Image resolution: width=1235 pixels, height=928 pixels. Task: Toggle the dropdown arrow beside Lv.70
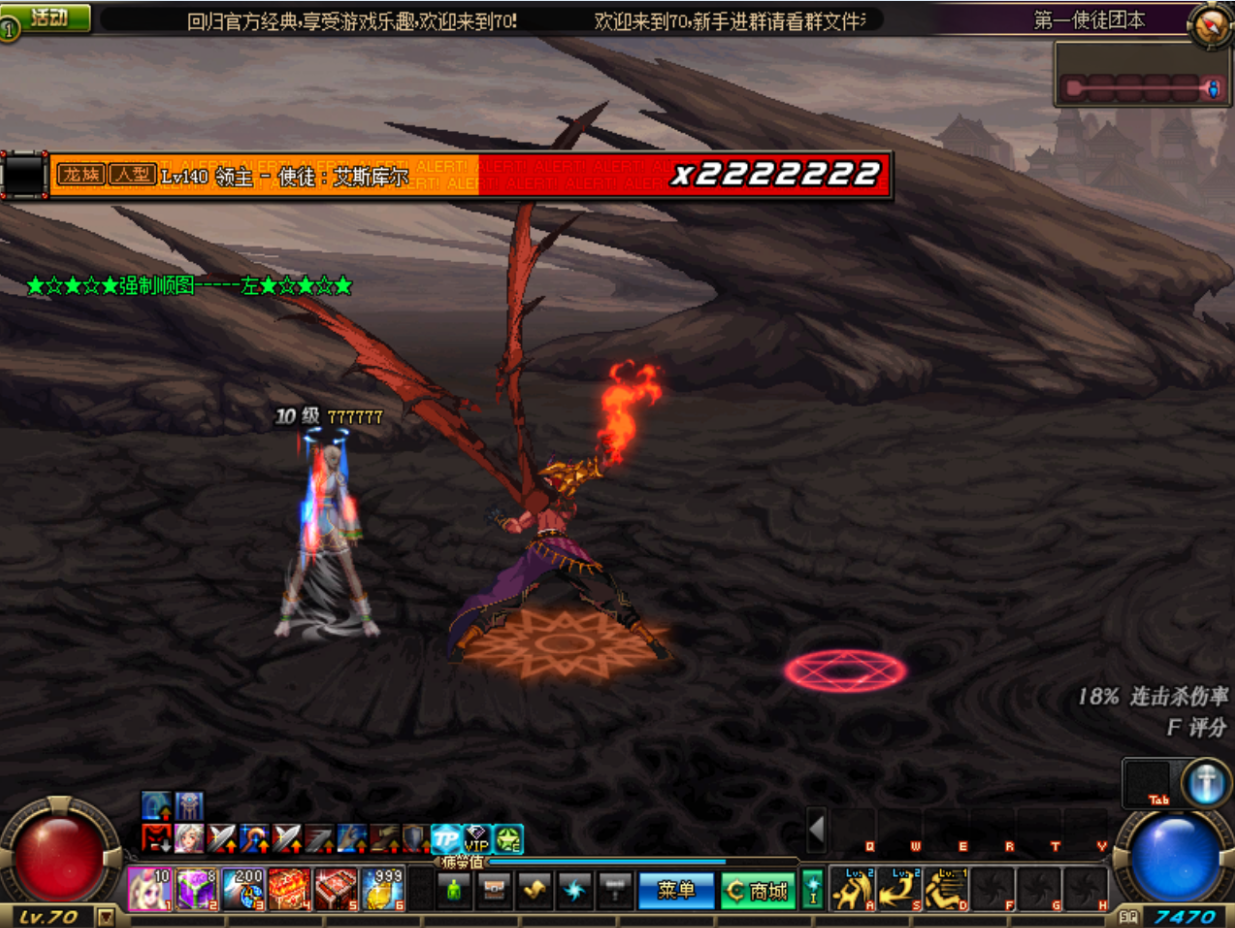pos(106,916)
